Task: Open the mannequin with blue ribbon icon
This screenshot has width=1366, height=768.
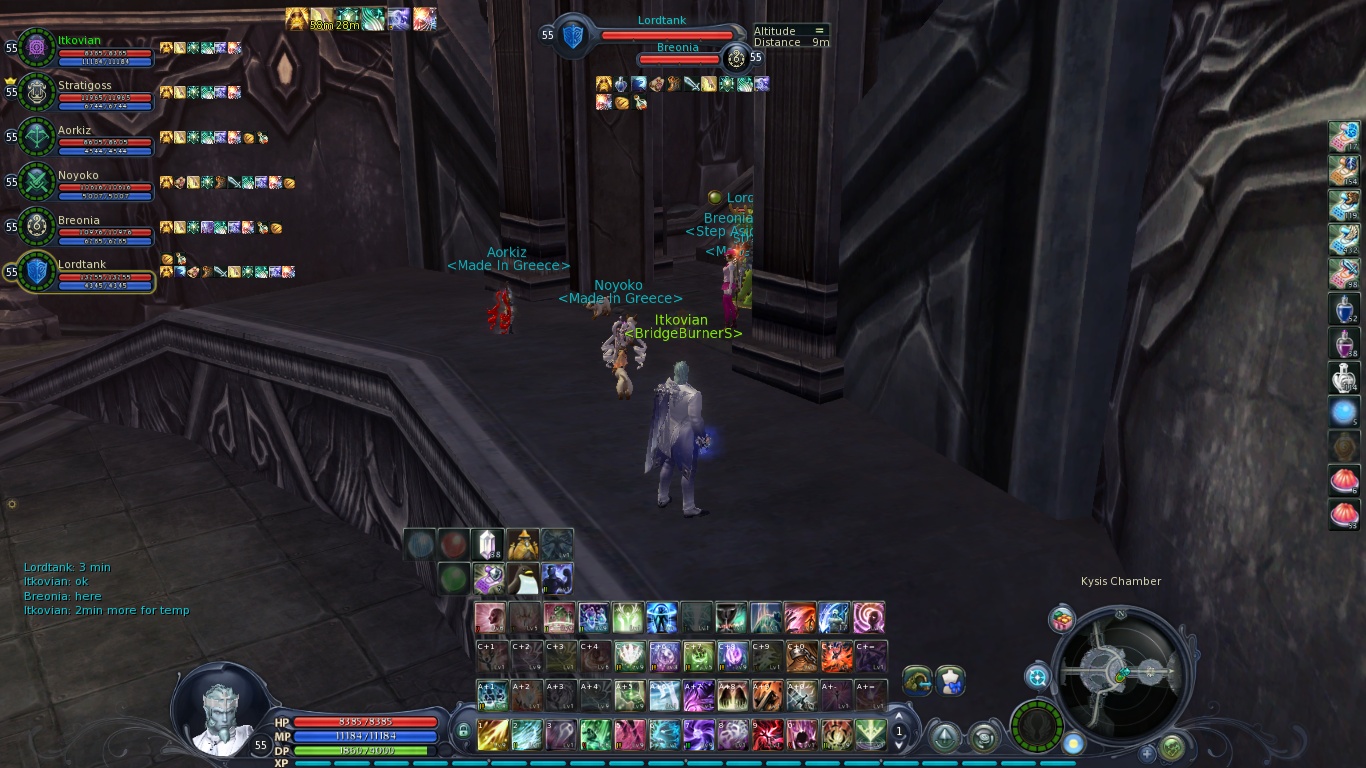Action: pyautogui.click(x=950, y=681)
